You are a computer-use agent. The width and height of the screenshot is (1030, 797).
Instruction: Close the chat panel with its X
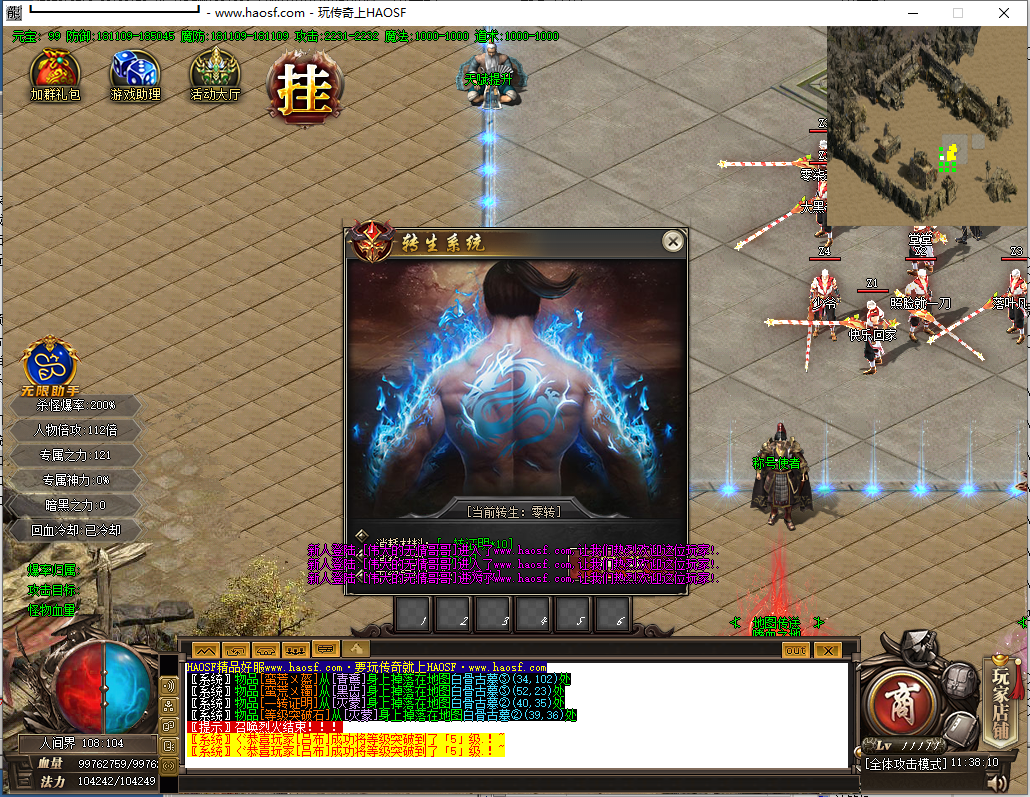[x=827, y=650]
